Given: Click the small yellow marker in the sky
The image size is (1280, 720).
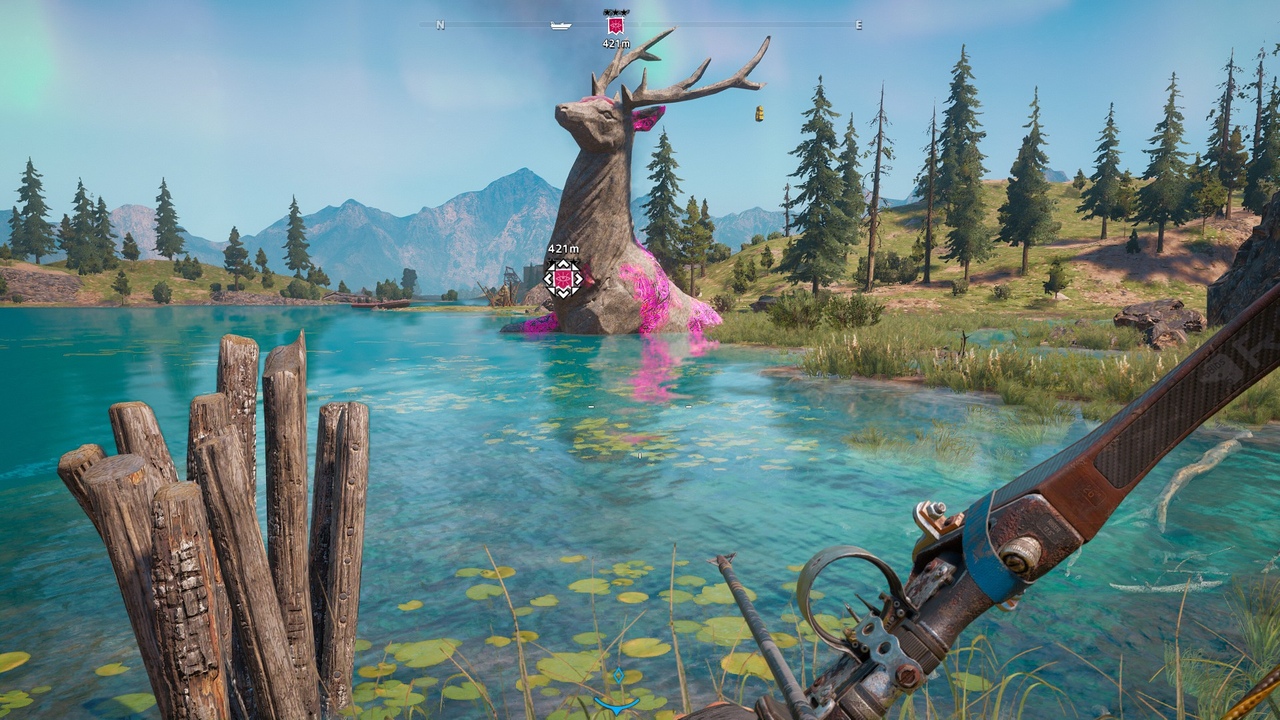Looking at the screenshot, I should point(759,114).
